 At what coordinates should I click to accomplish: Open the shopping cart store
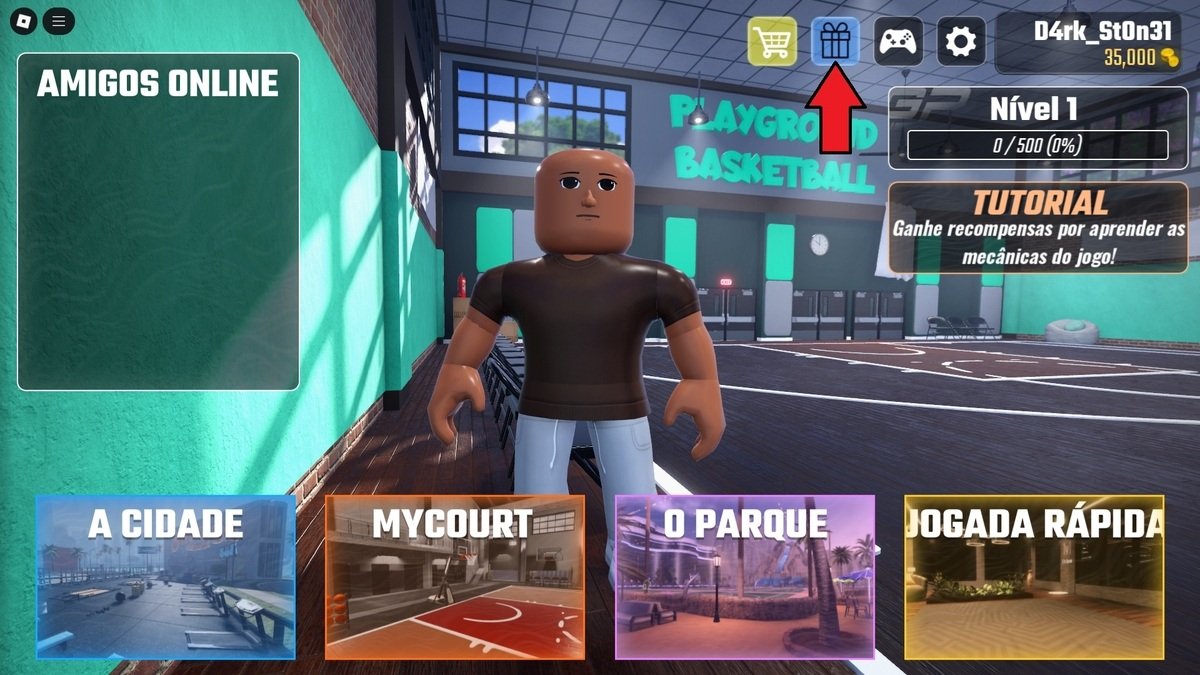(x=772, y=42)
